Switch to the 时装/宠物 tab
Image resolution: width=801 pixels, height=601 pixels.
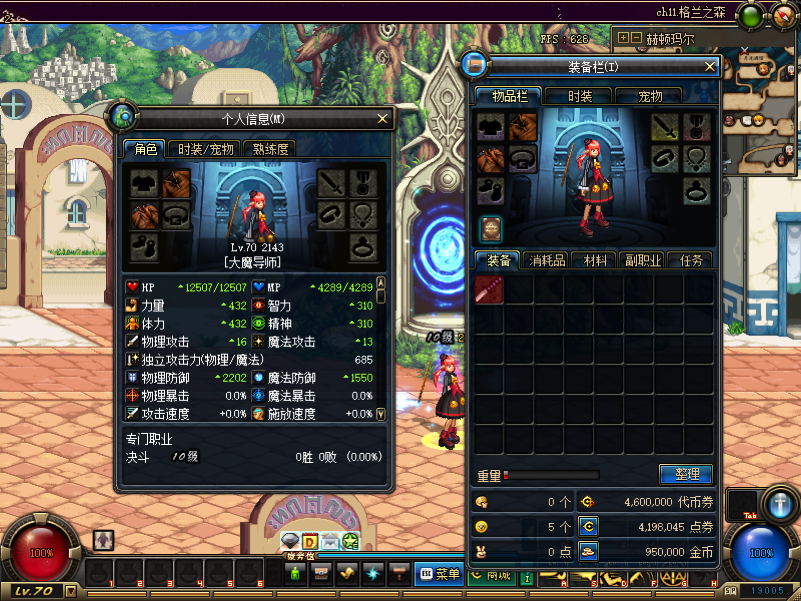(206, 149)
